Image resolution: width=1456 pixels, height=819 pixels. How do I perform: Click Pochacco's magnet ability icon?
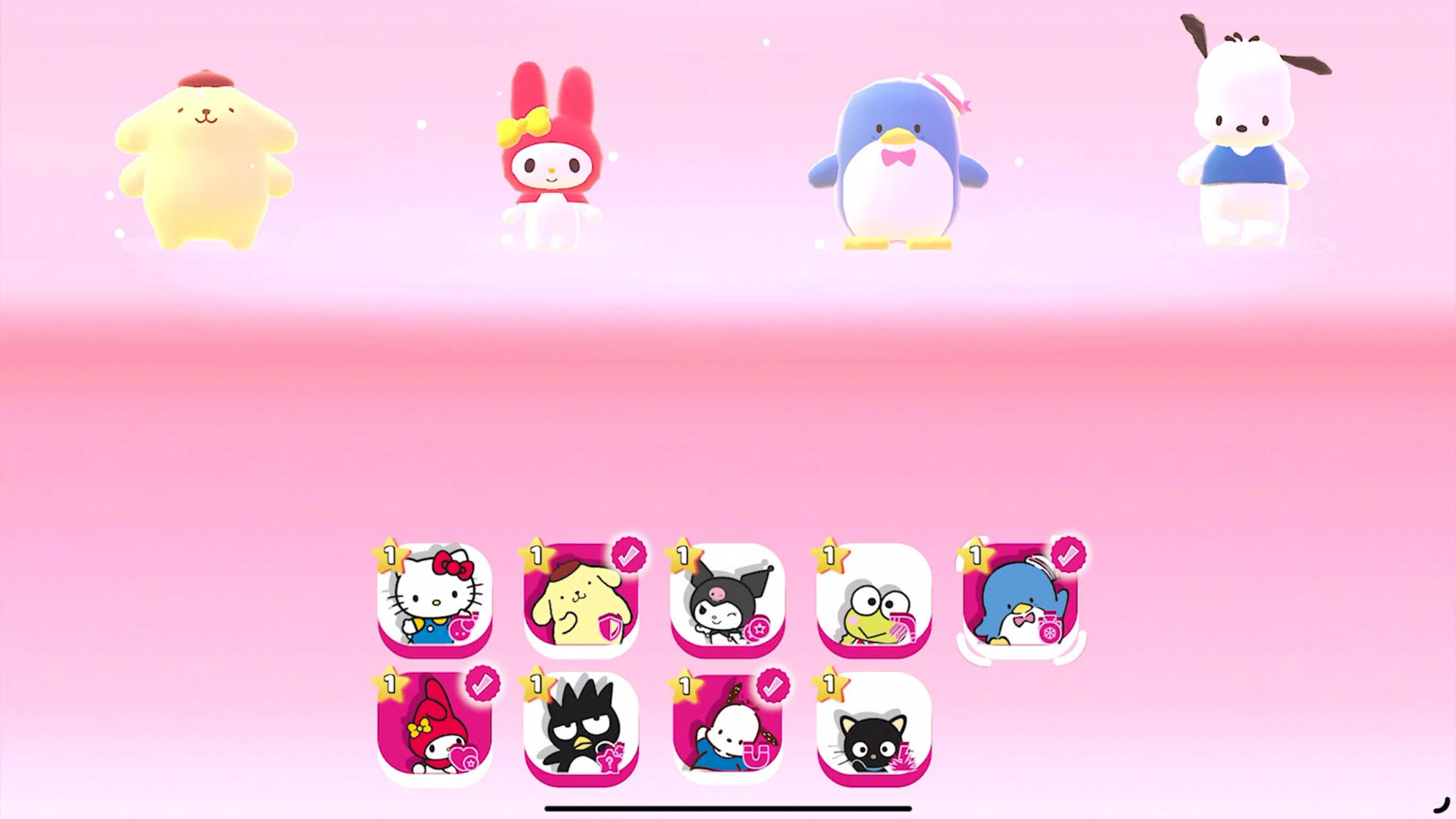pos(755,753)
